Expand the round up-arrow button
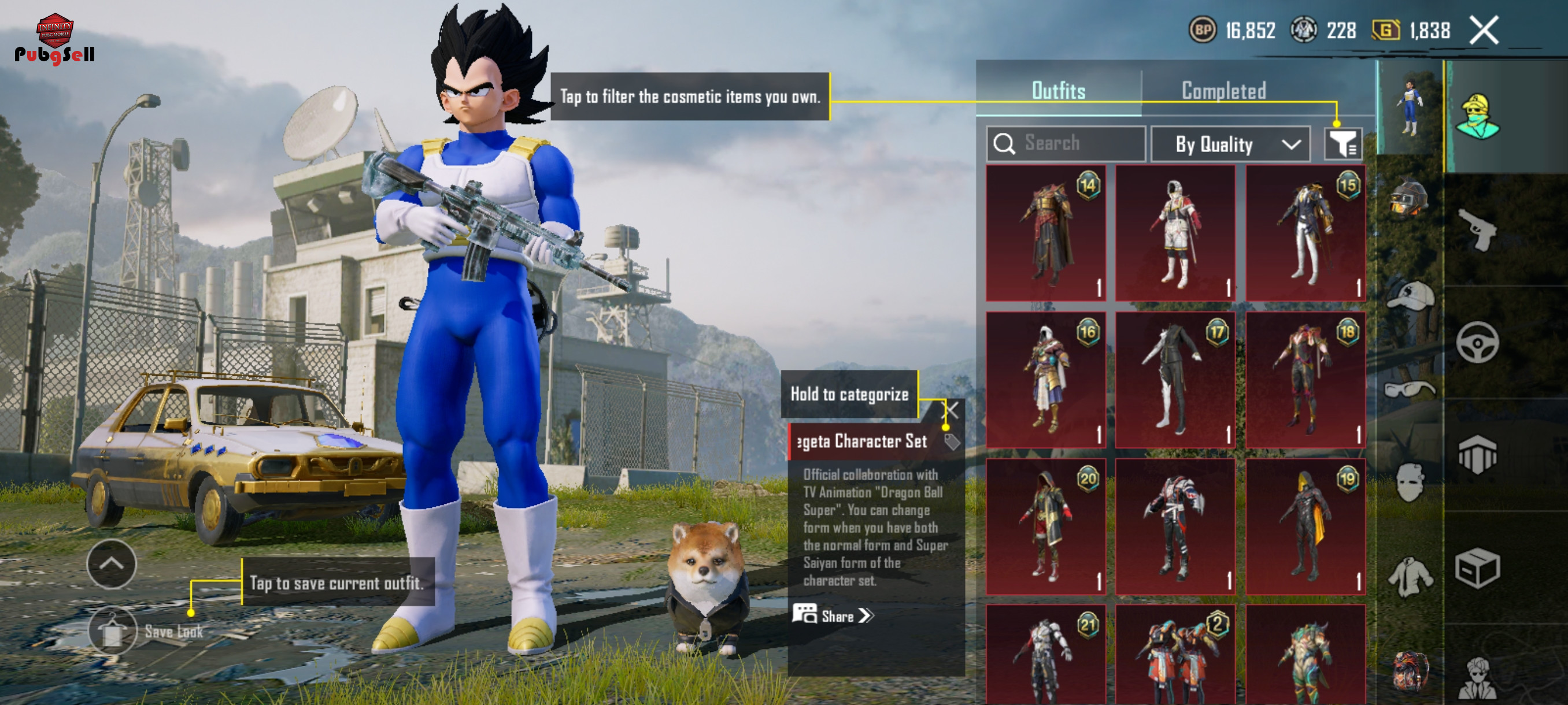The width and height of the screenshot is (1568, 705). pos(112,564)
